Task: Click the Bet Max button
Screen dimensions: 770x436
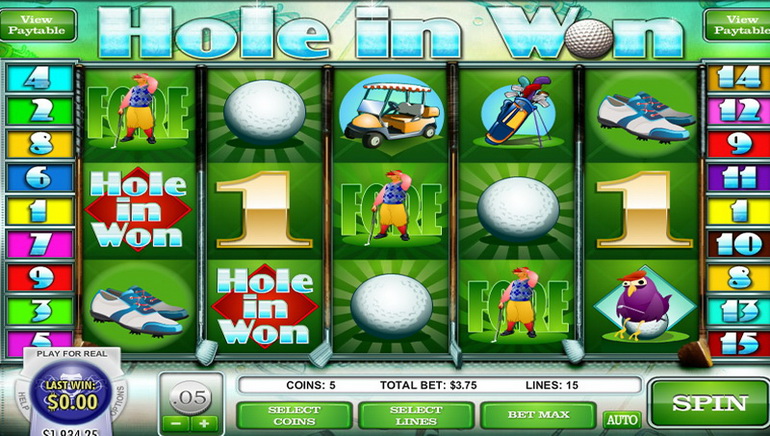Action: point(537,414)
